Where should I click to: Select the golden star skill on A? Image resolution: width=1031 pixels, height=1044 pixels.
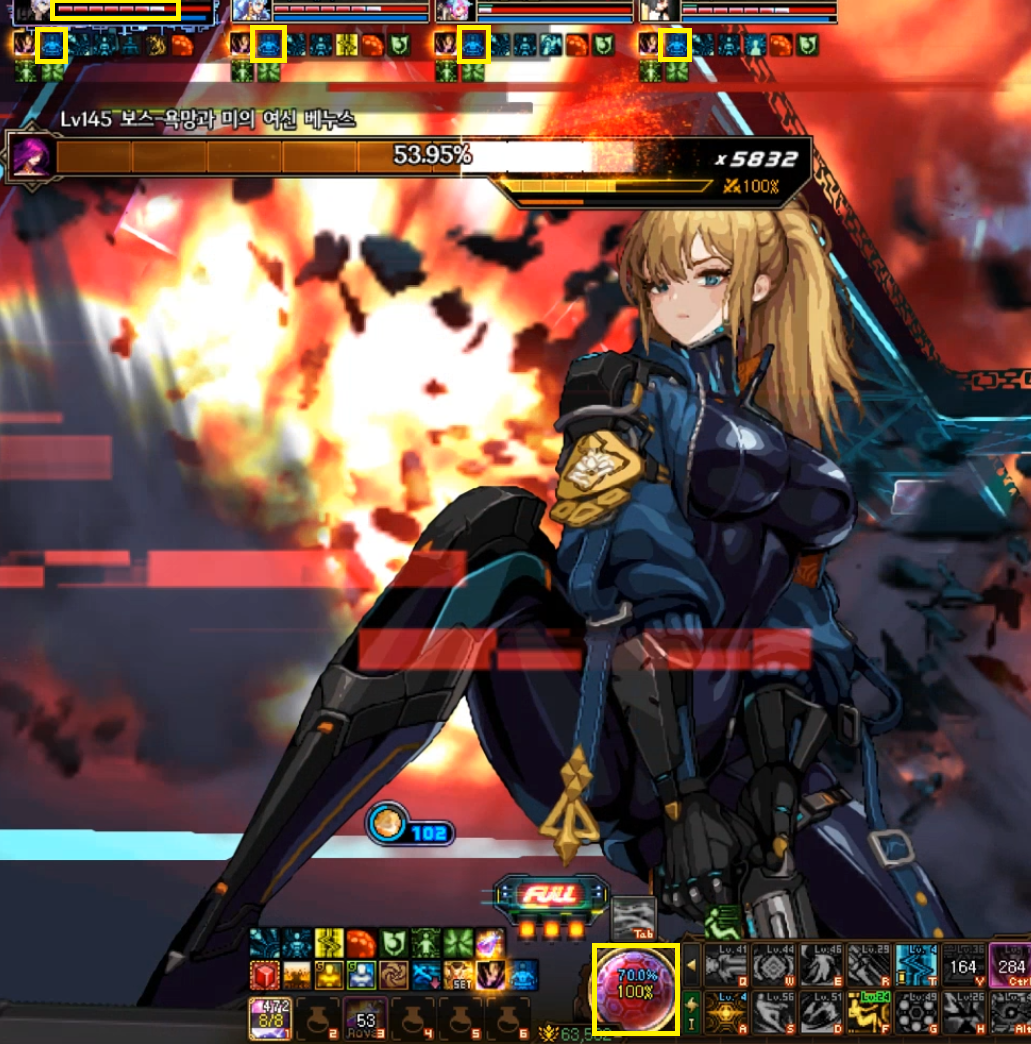pos(726,1012)
